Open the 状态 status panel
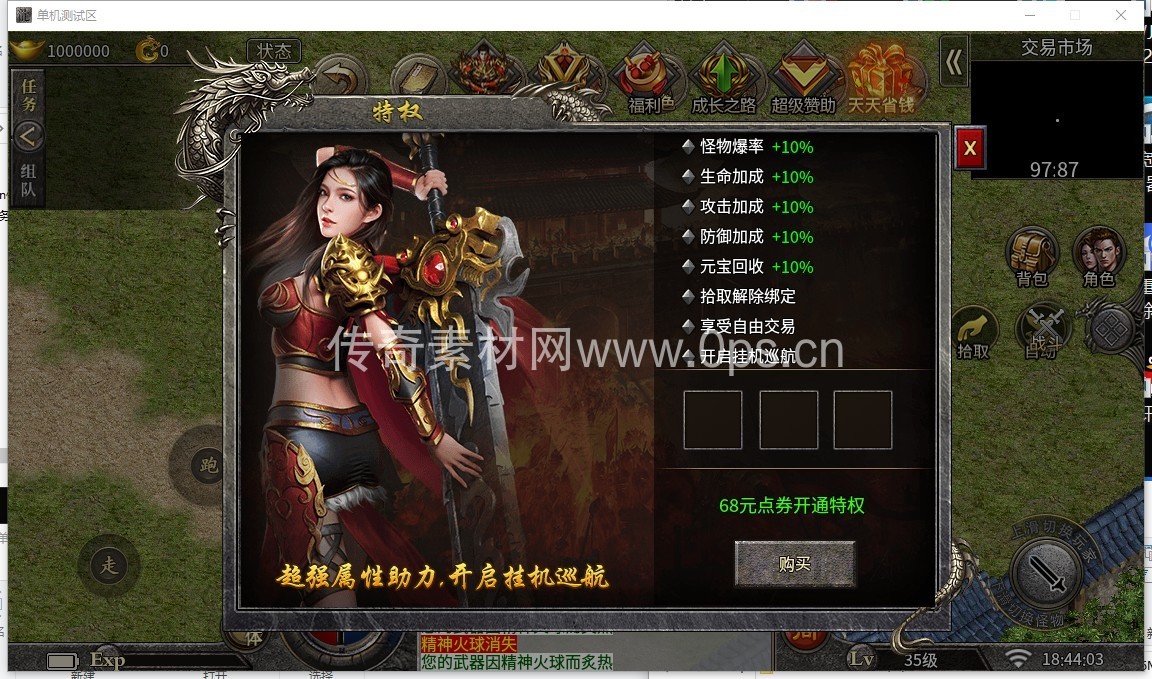The height and width of the screenshot is (679, 1152). [274, 51]
